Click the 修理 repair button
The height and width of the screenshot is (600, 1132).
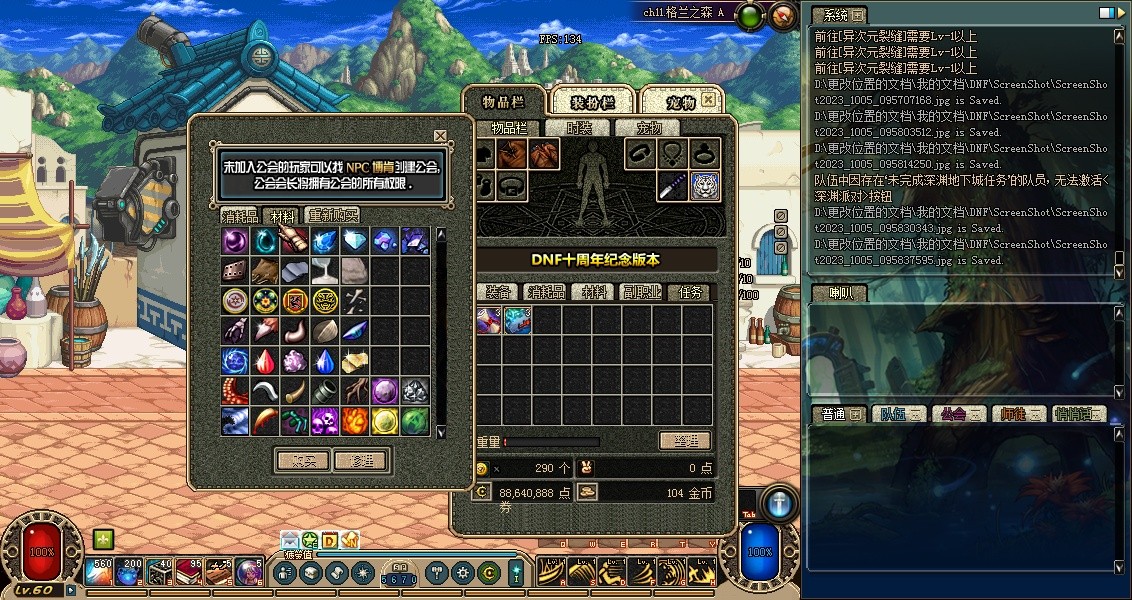tap(361, 461)
